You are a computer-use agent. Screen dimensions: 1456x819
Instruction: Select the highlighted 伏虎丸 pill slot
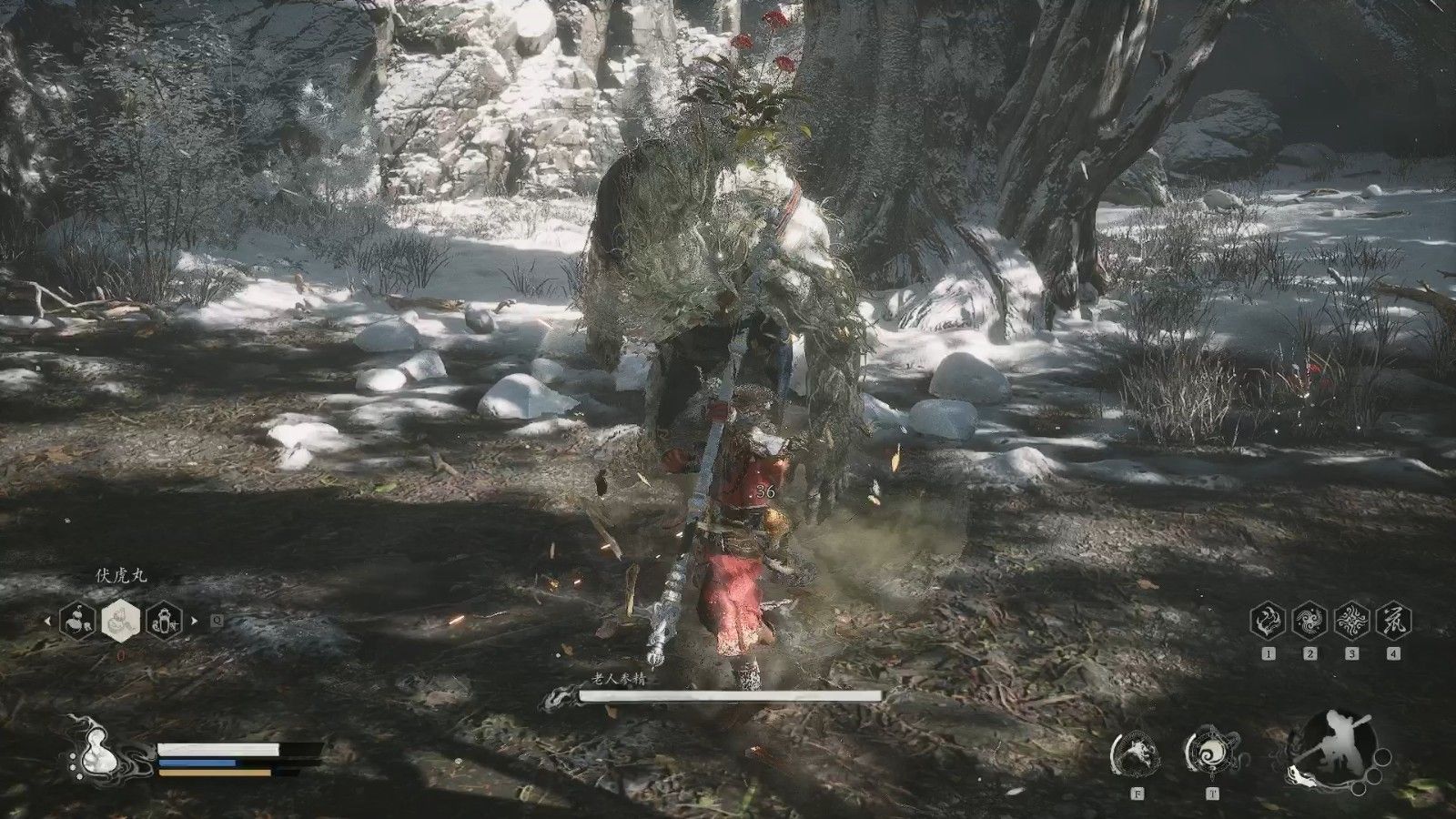tap(120, 622)
